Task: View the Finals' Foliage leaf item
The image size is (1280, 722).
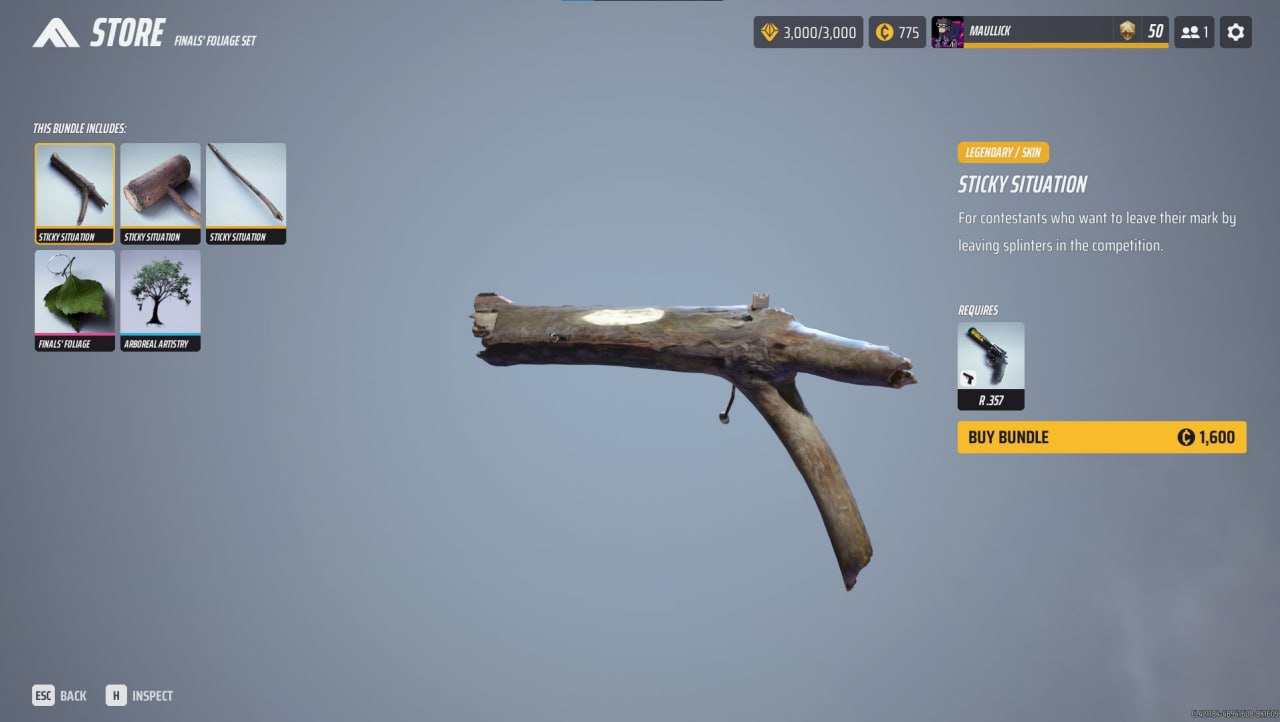Action: [x=75, y=300]
